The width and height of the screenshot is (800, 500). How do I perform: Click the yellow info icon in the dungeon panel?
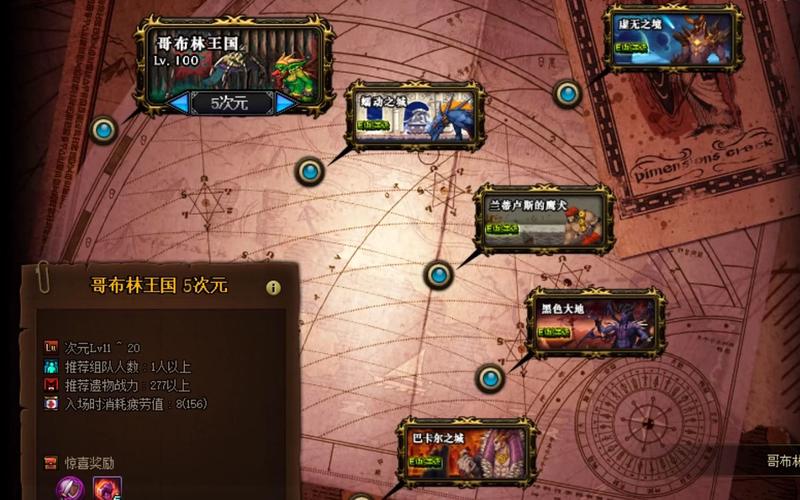coord(273,287)
